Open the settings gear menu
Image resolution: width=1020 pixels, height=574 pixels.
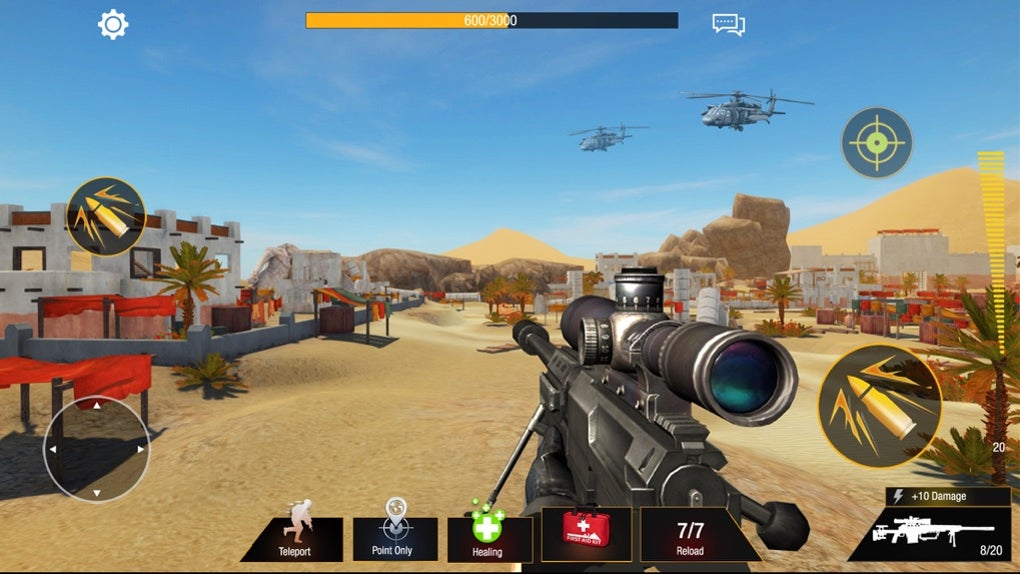113,24
